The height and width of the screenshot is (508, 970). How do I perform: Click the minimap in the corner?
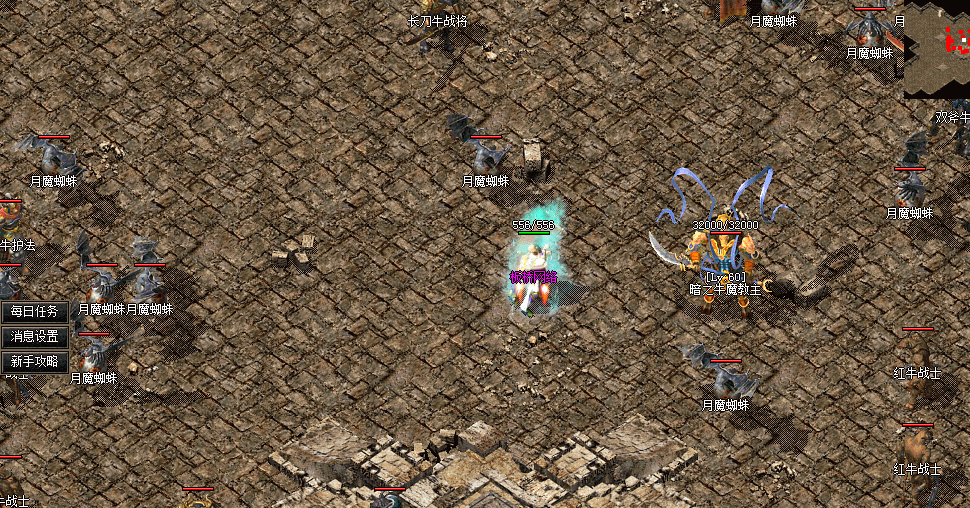click(x=938, y=50)
